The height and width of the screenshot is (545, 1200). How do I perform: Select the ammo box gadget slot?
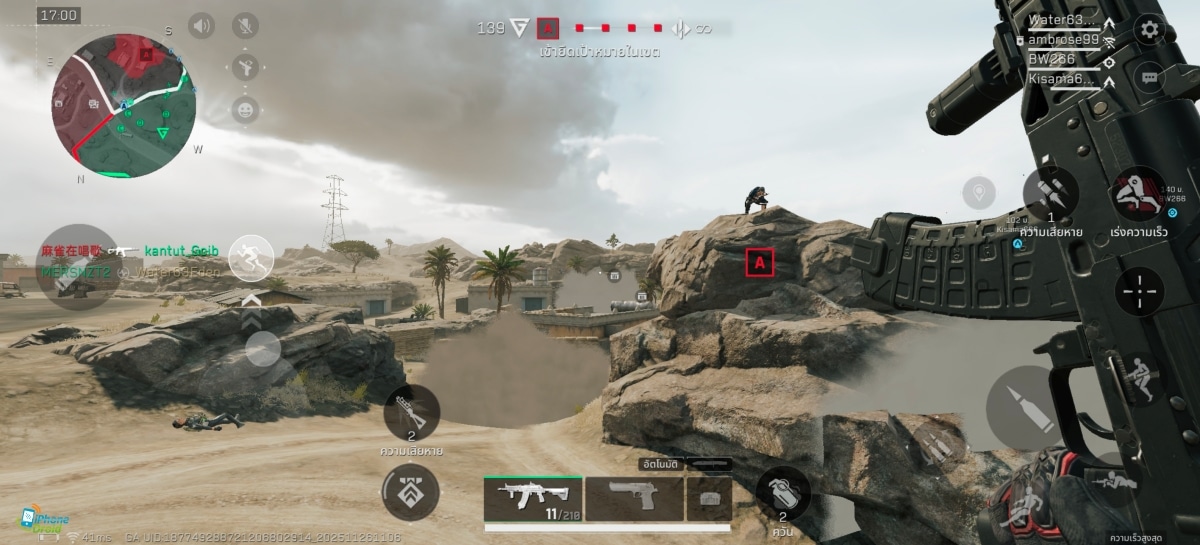point(709,497)
